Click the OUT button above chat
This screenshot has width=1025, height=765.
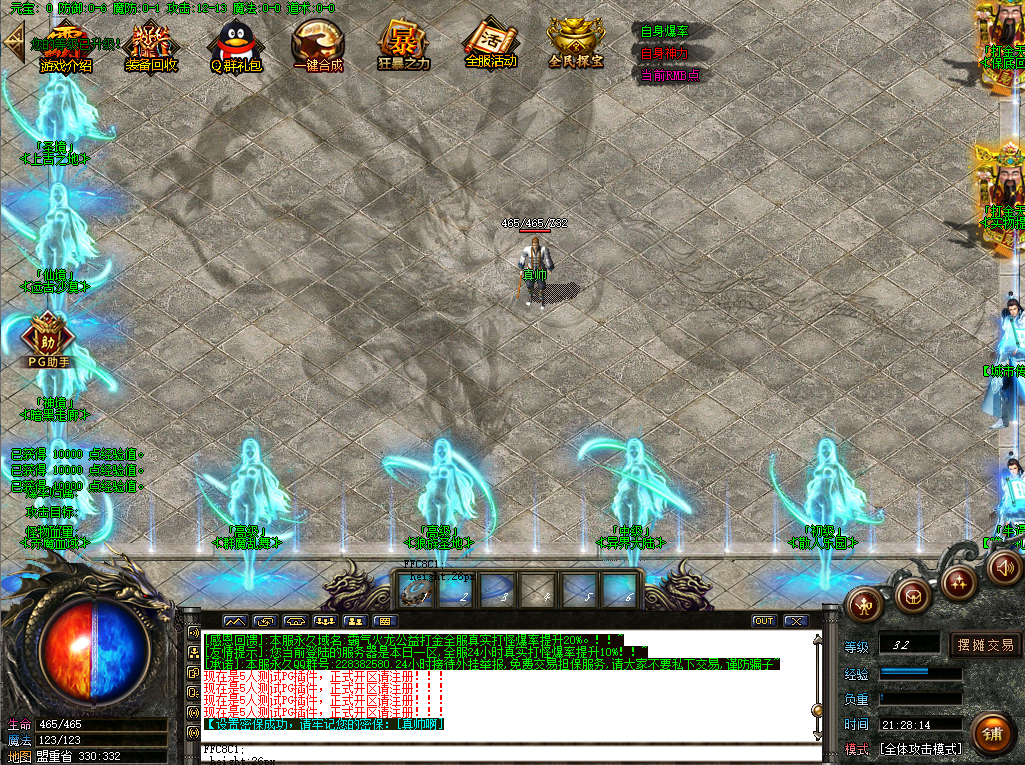point(764,621)
